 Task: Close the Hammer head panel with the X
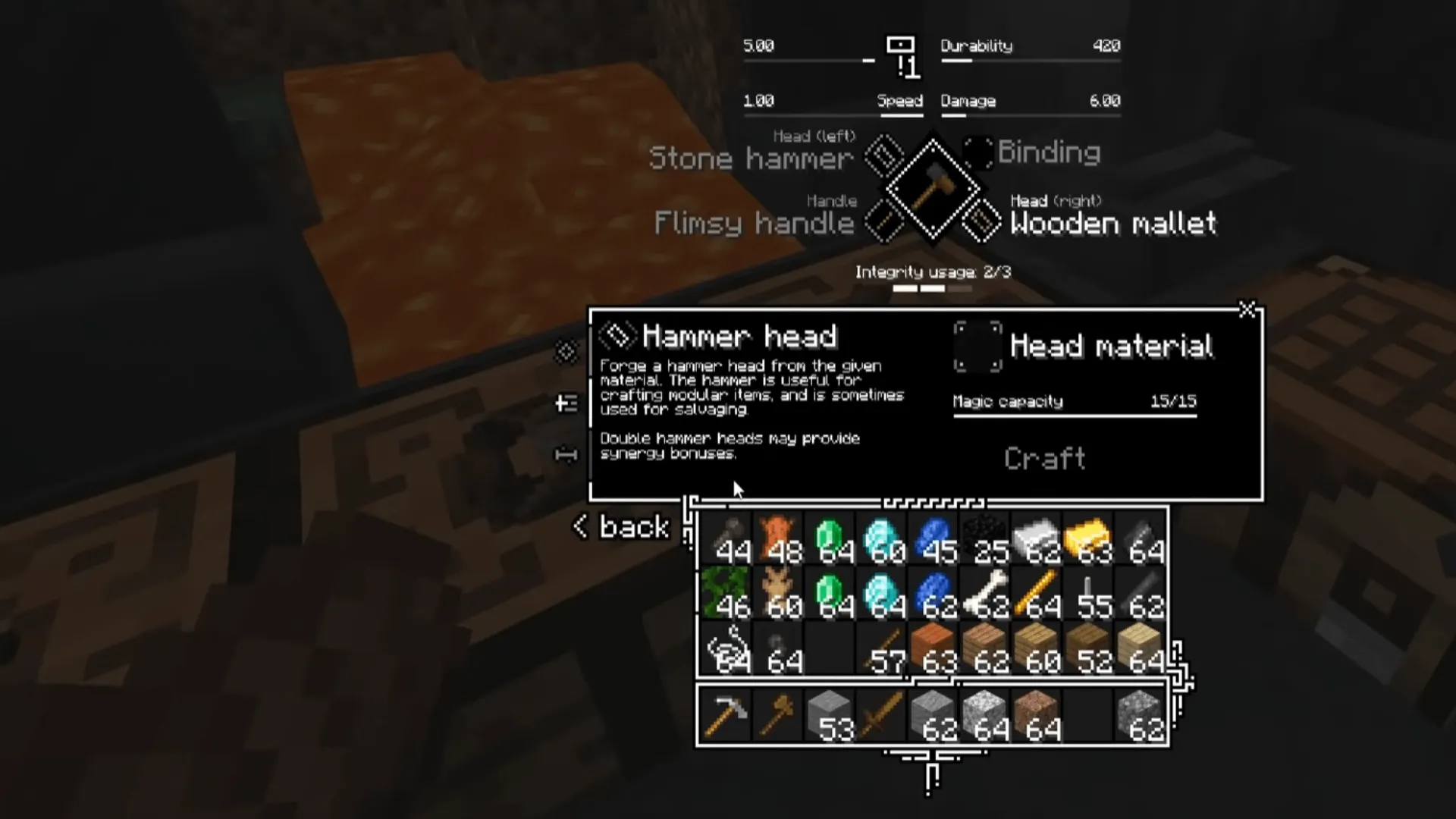[1249, 311]
